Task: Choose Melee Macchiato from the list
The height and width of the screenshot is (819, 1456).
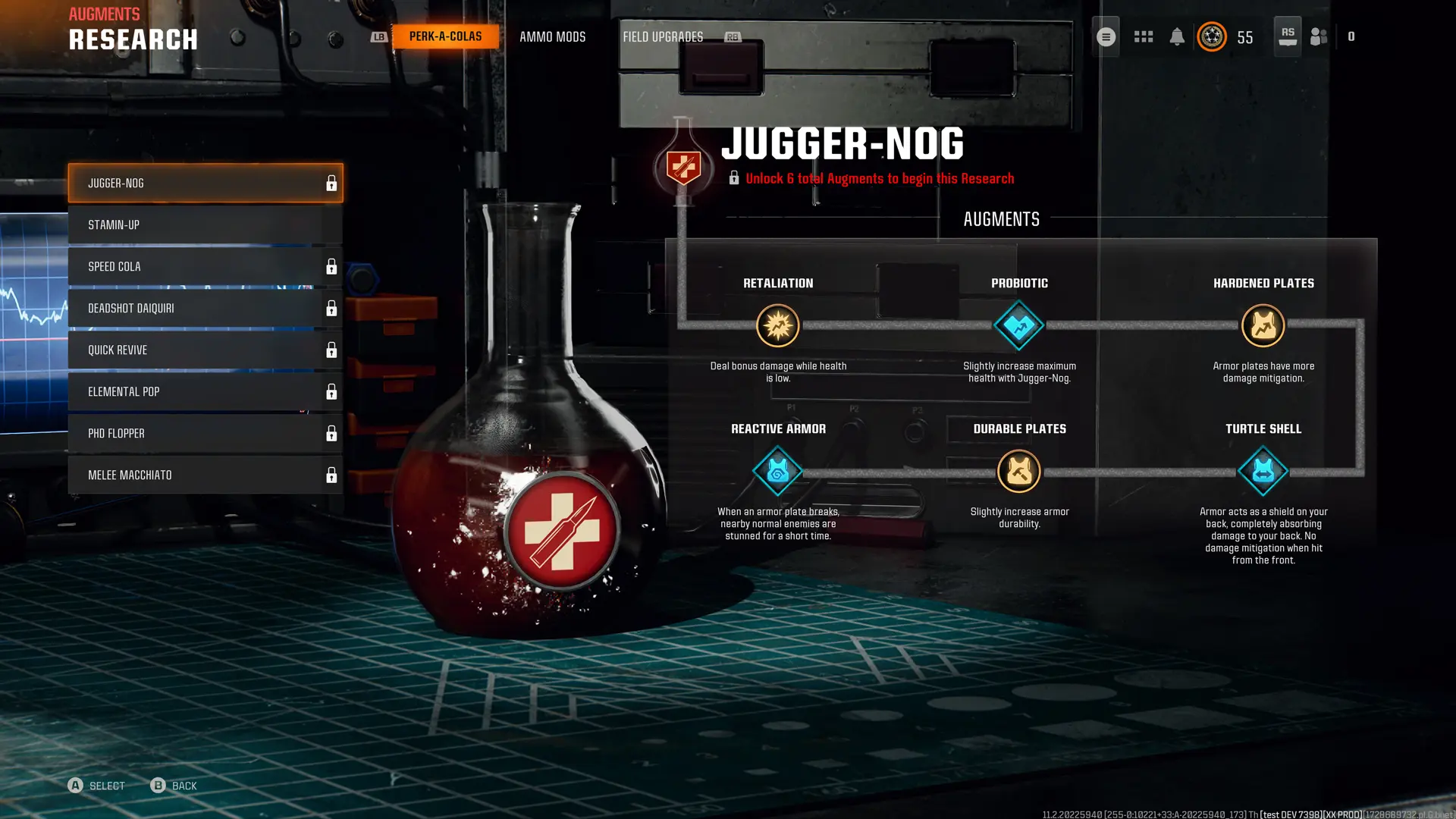Action: pyautogui.click(x=205, y=475)
